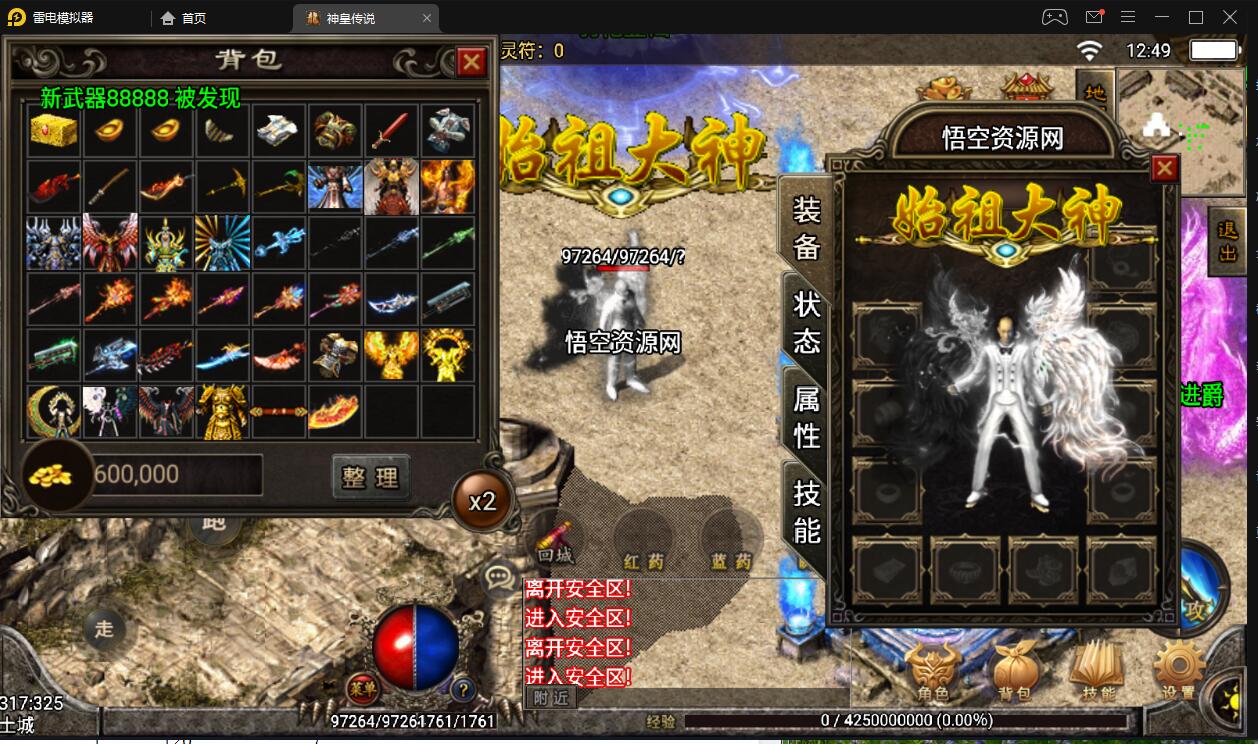Open the 属性 attributes tab
The image size is (1258, 744).
pos(806,417)
